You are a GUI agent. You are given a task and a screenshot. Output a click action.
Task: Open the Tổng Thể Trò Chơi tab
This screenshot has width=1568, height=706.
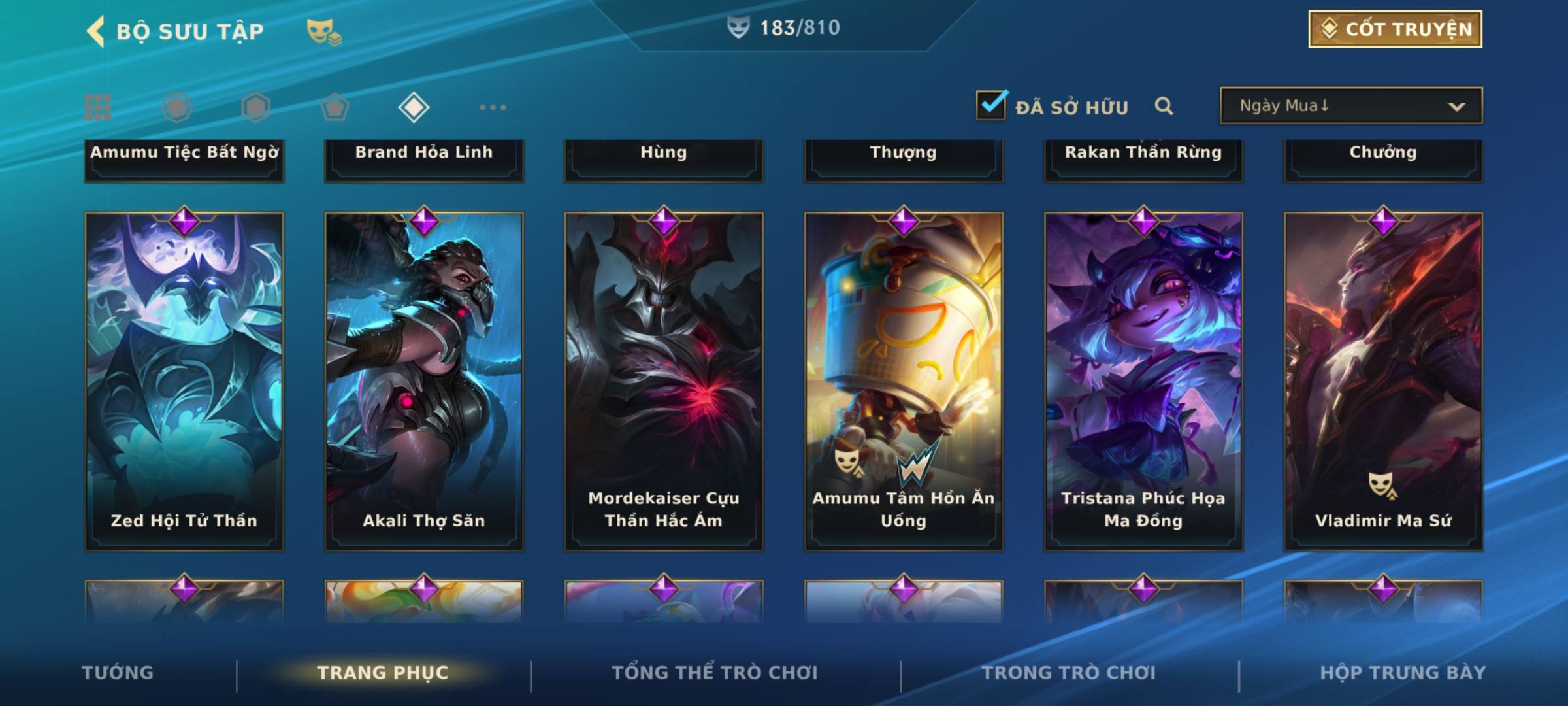[x=715, y=673]
